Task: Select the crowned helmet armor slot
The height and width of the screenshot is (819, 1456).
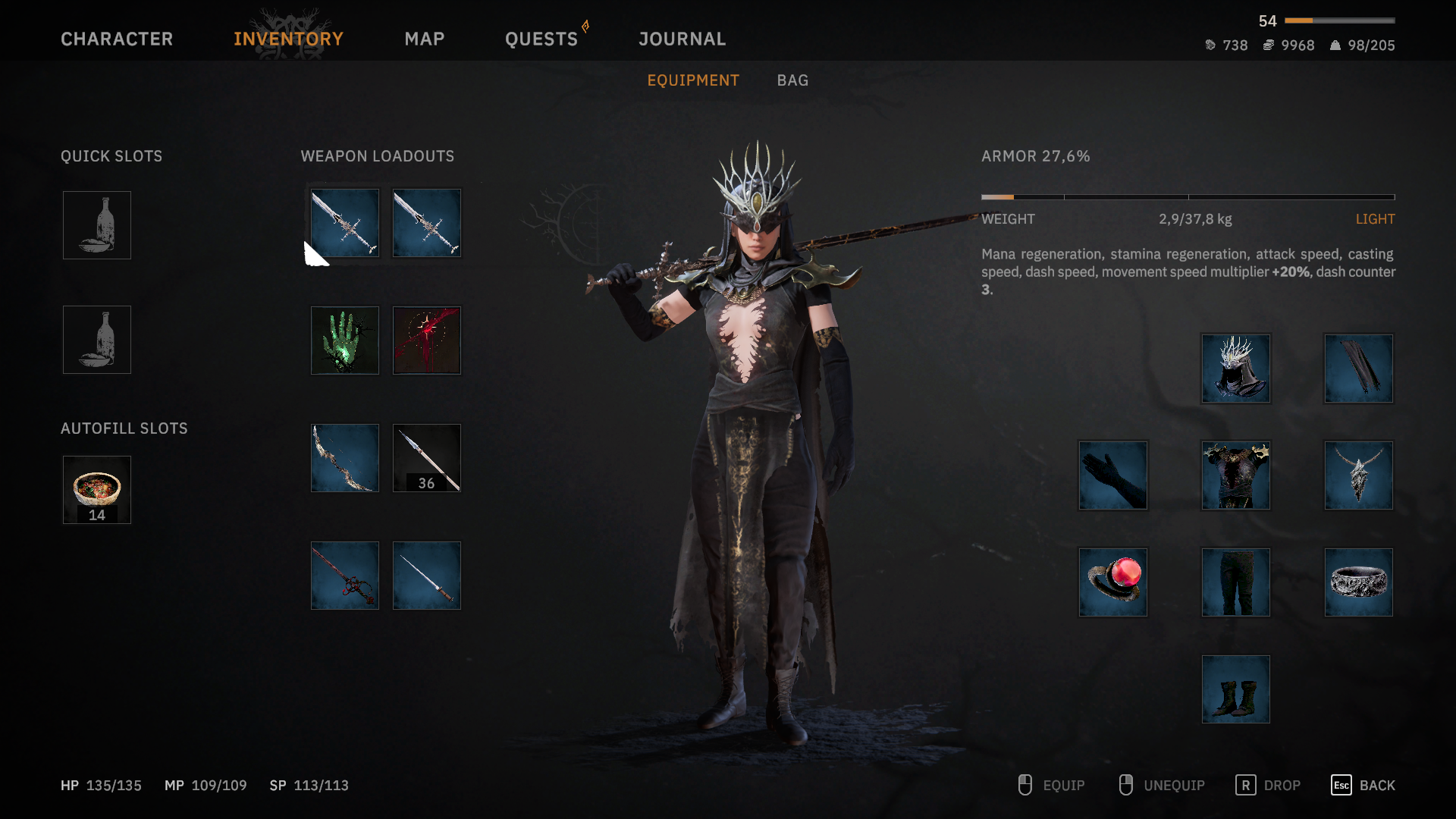Action: pyautogui.click(x=1236, y=369)
